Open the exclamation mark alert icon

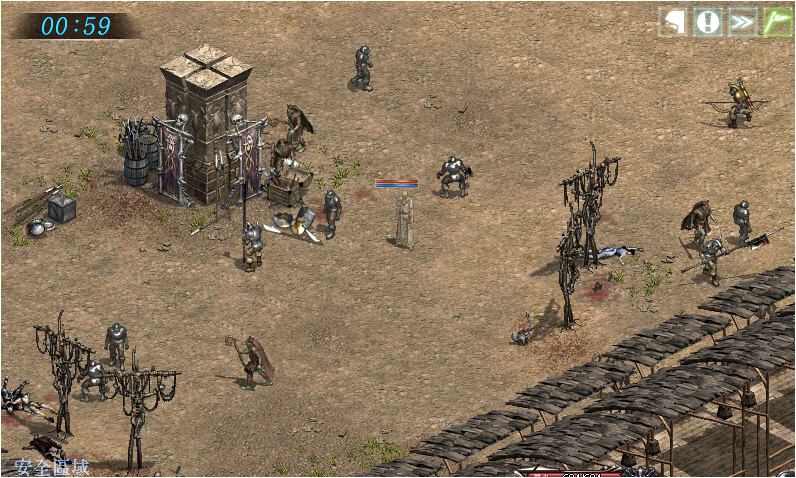pos(708,22)
